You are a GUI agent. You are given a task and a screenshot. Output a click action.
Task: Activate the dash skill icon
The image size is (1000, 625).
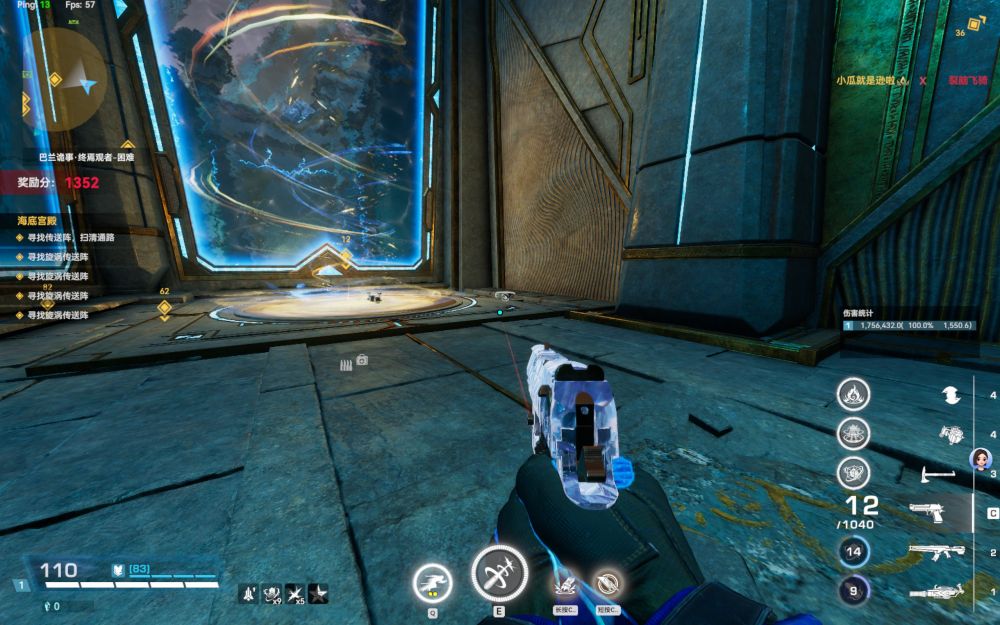pos(432,580)
